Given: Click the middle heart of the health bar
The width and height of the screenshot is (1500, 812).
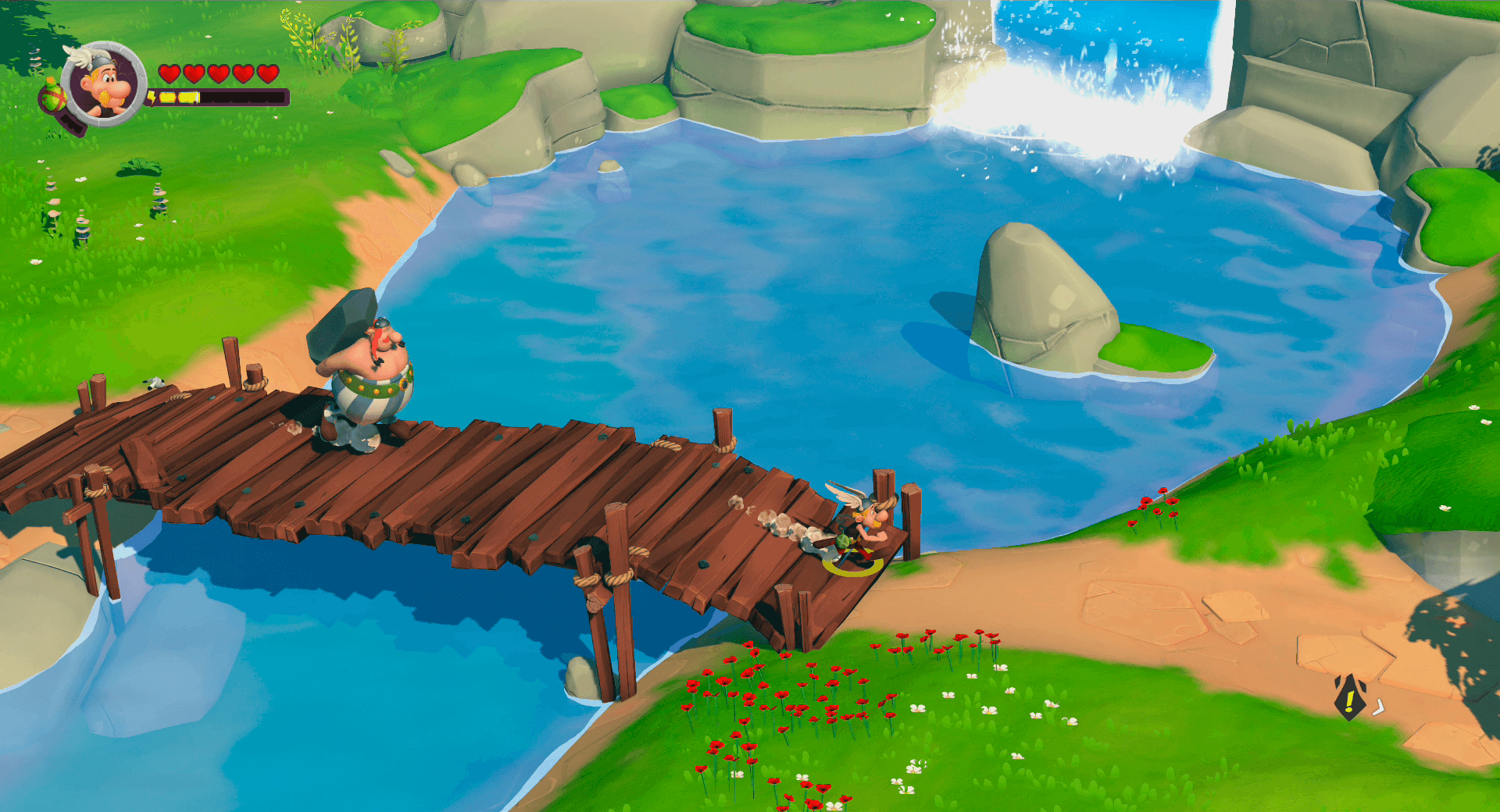Looking at the screenshot, I should click(x=220, y=74).
